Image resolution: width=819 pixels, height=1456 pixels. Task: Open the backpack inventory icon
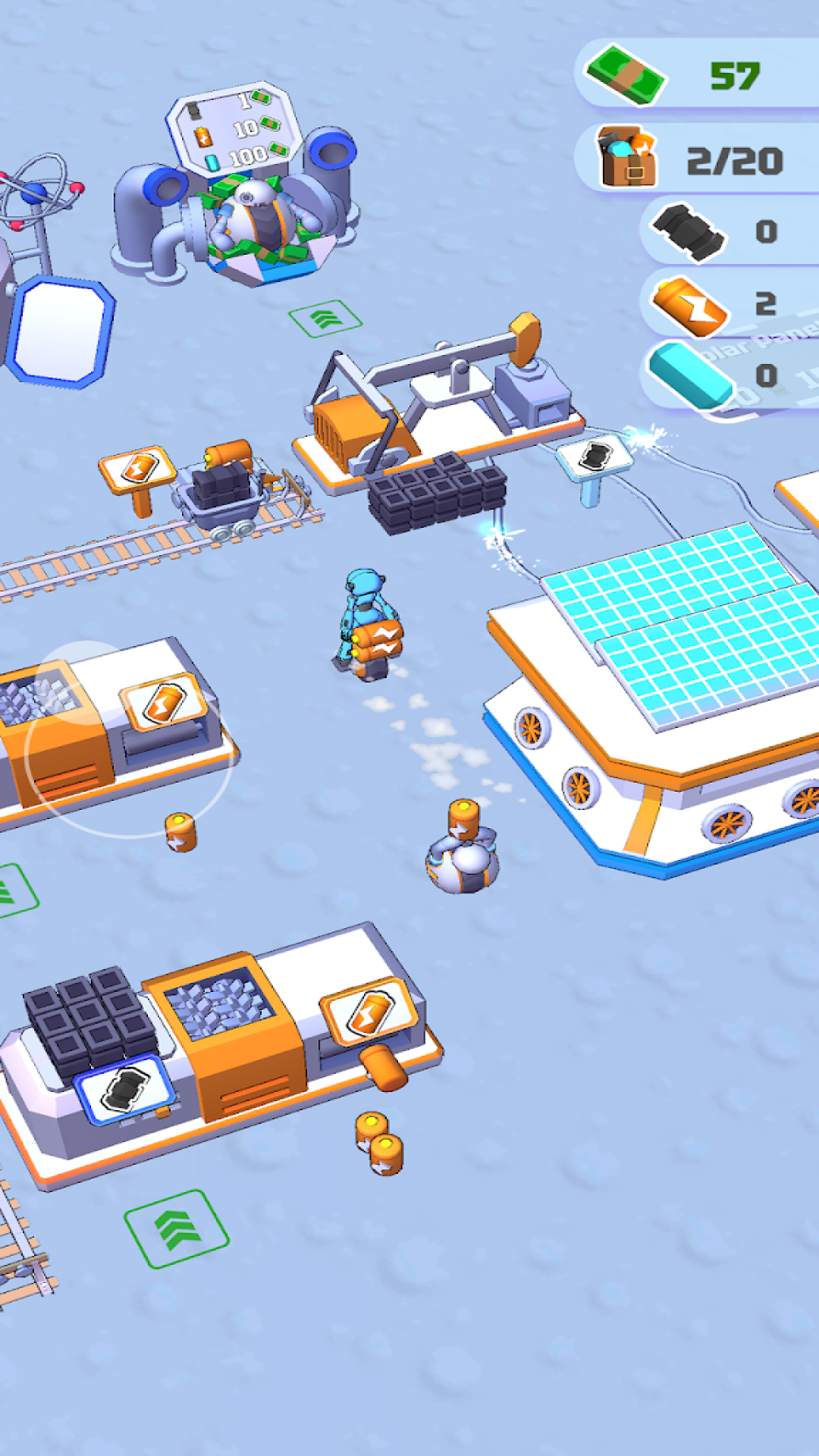[x=627, y=158]
